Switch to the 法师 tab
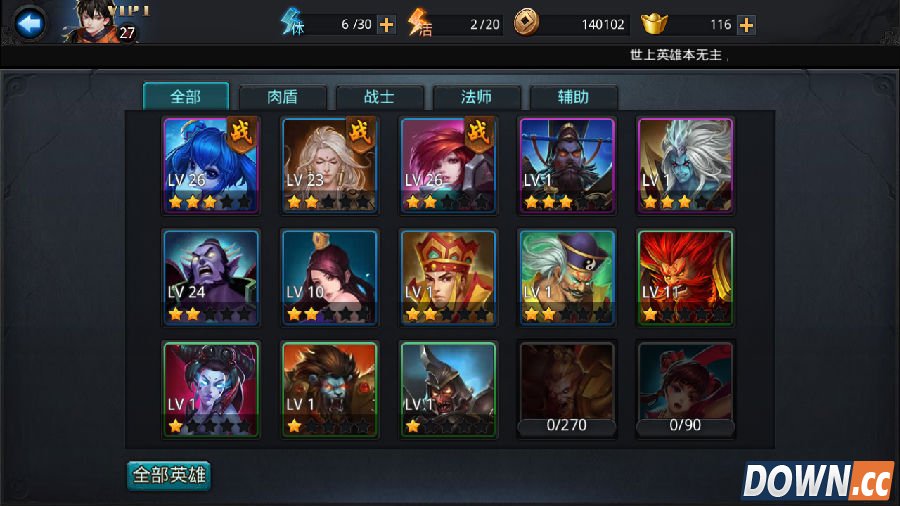This screenshot has height=506, width=900. [476, 97]
